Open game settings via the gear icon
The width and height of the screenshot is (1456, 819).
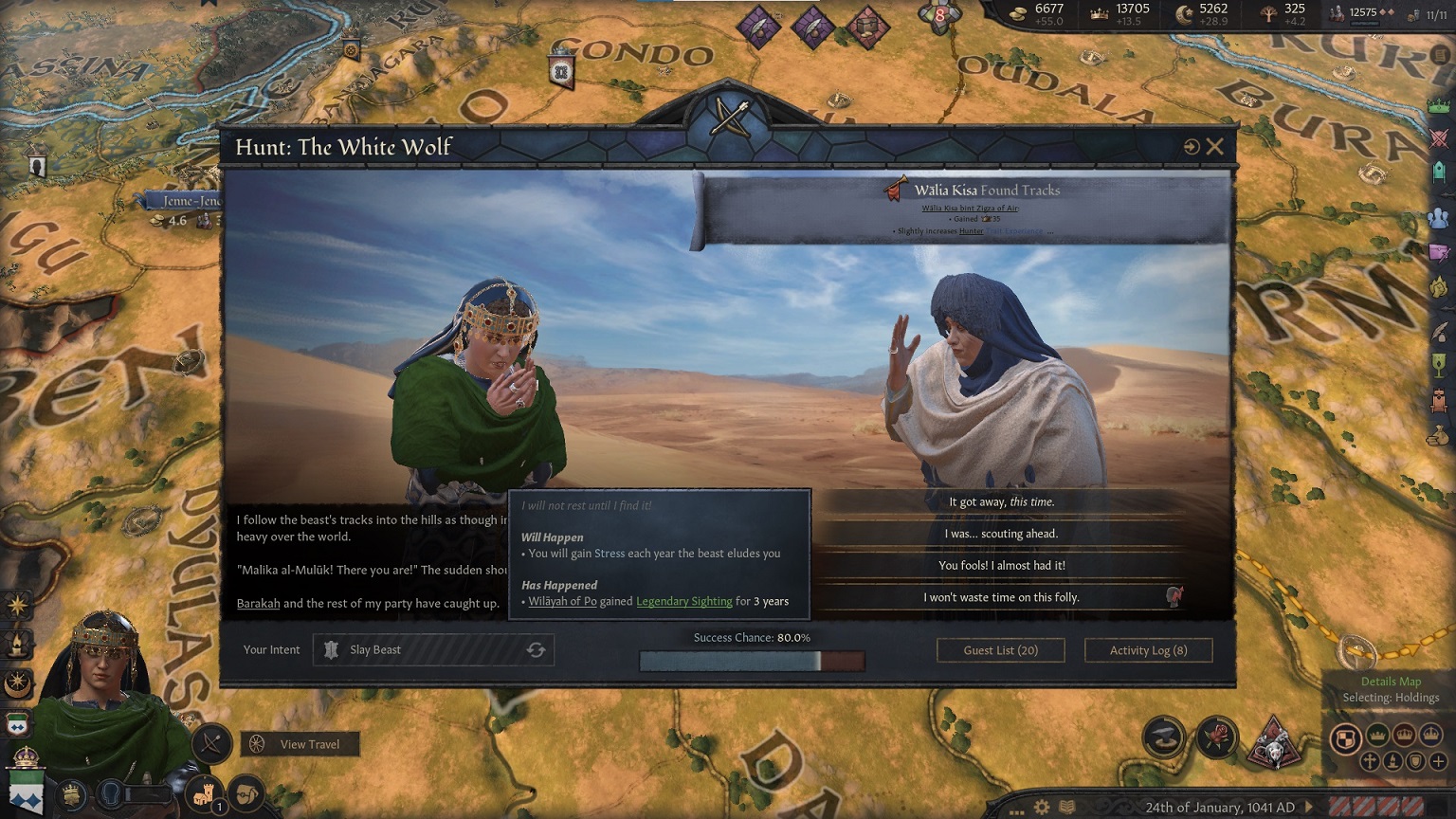(x=1042, y=805)
